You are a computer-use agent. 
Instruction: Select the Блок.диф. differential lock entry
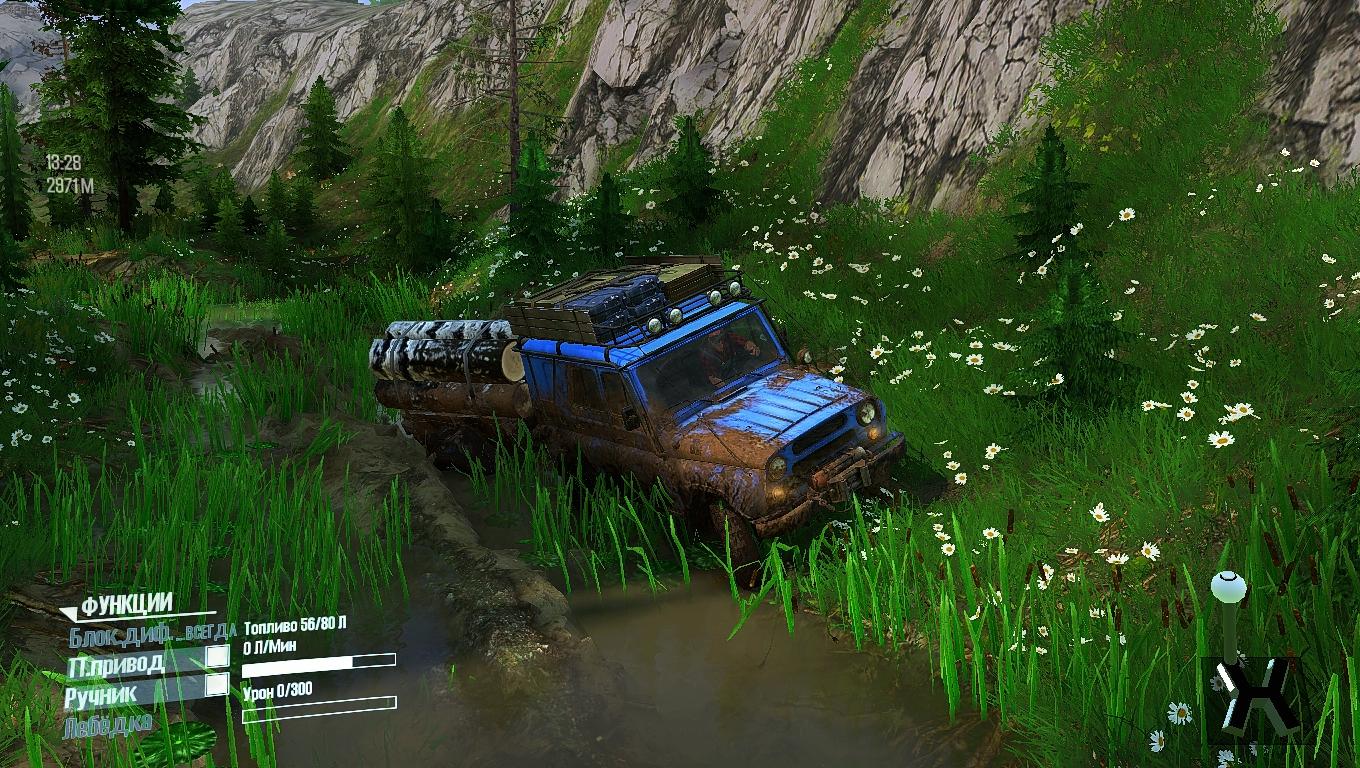(x=150, y=632)
